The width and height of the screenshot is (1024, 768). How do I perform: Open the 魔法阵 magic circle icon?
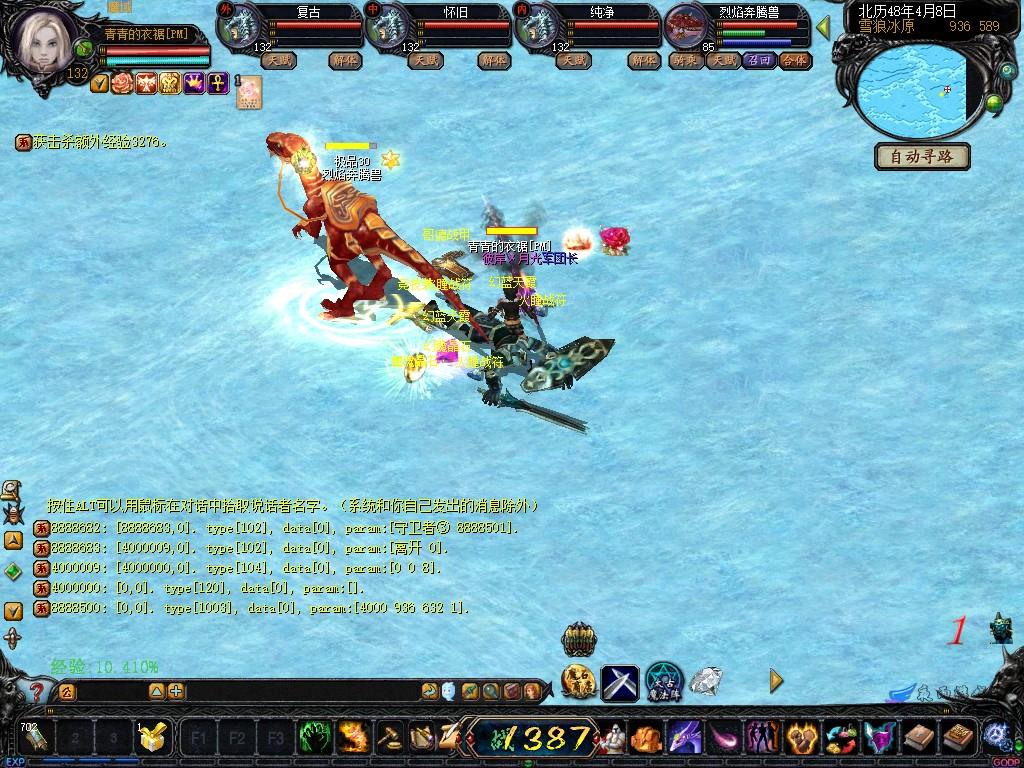(663, 682)
